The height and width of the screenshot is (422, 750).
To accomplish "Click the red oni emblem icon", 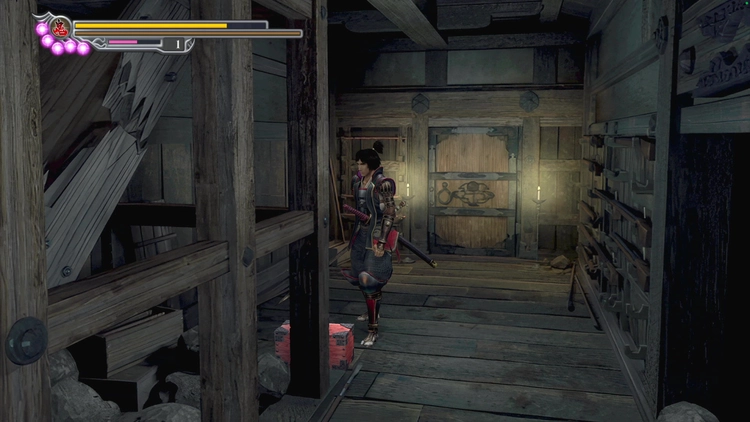I will (x=59, y=27).
